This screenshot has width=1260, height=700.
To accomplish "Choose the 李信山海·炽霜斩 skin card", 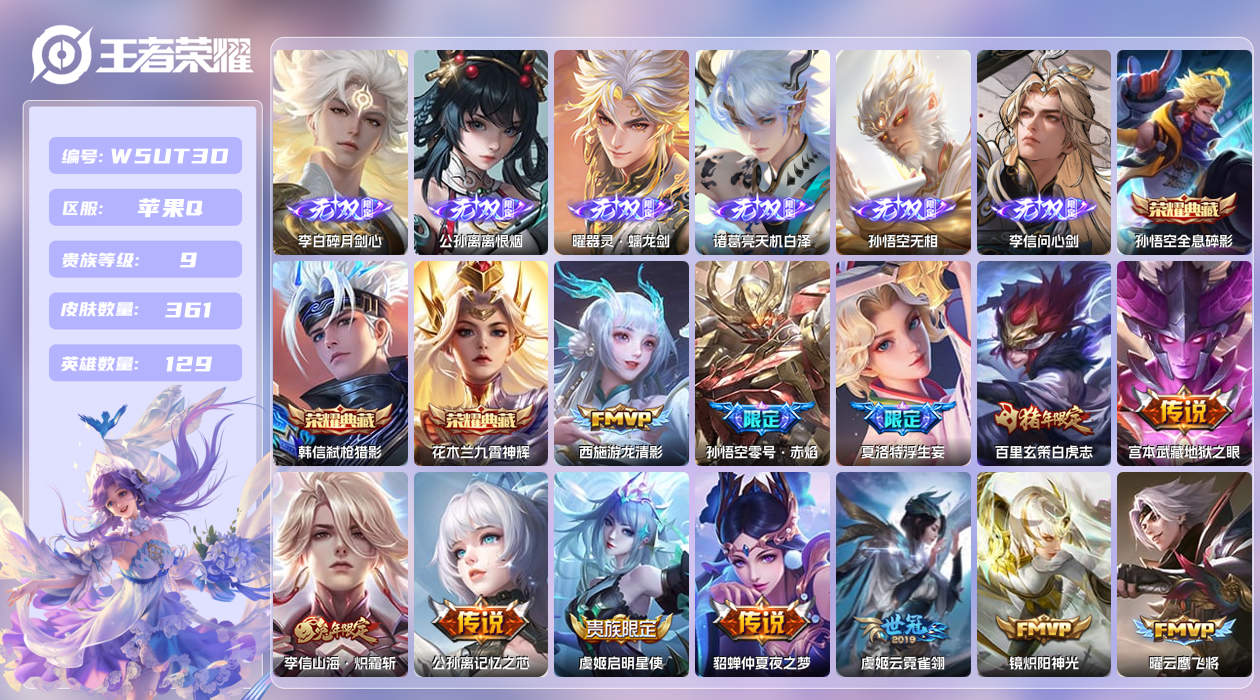I will tap(340, 574).
